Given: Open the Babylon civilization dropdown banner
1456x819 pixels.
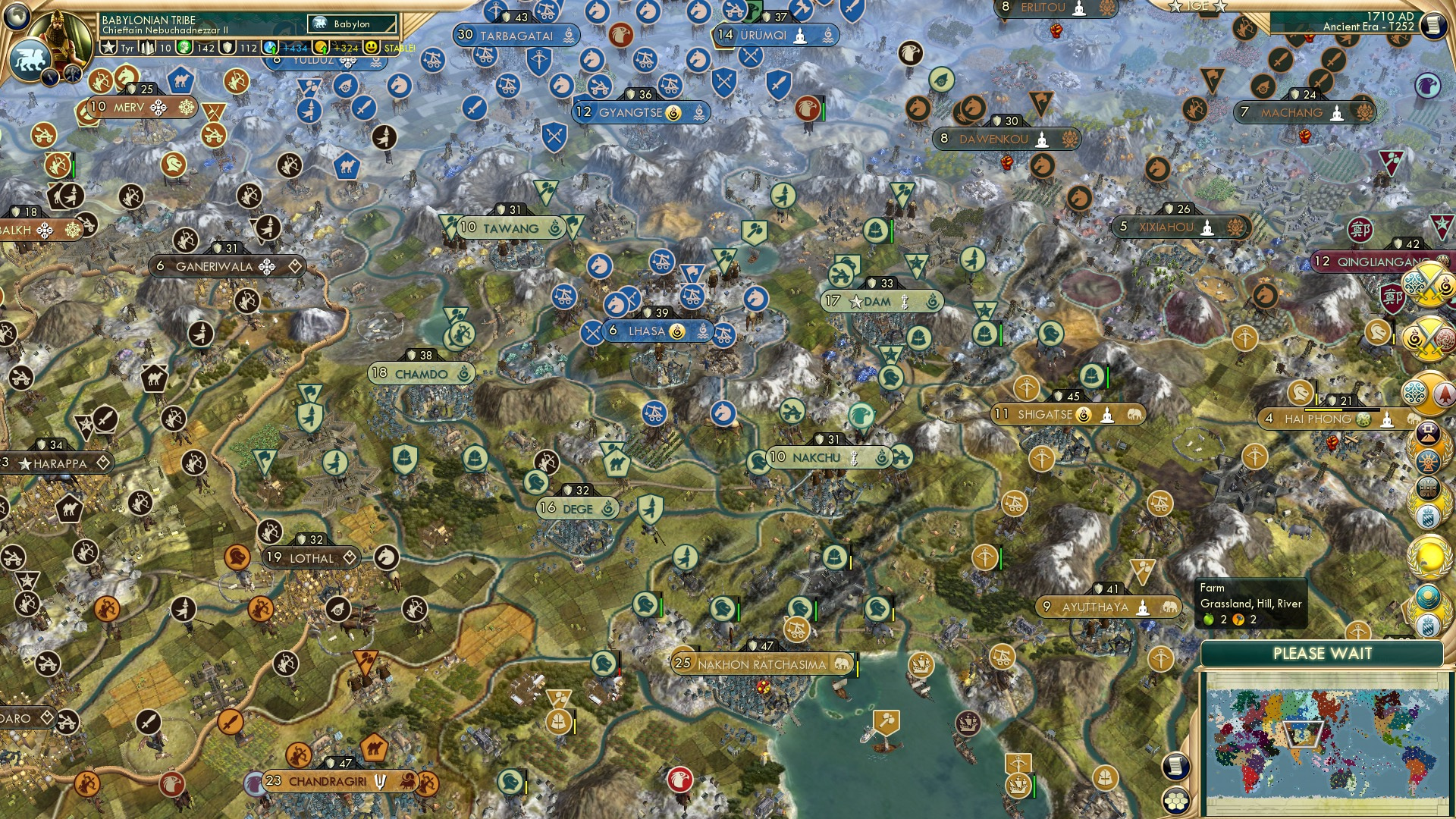Looking at the screenshot, I should point(350,24).
